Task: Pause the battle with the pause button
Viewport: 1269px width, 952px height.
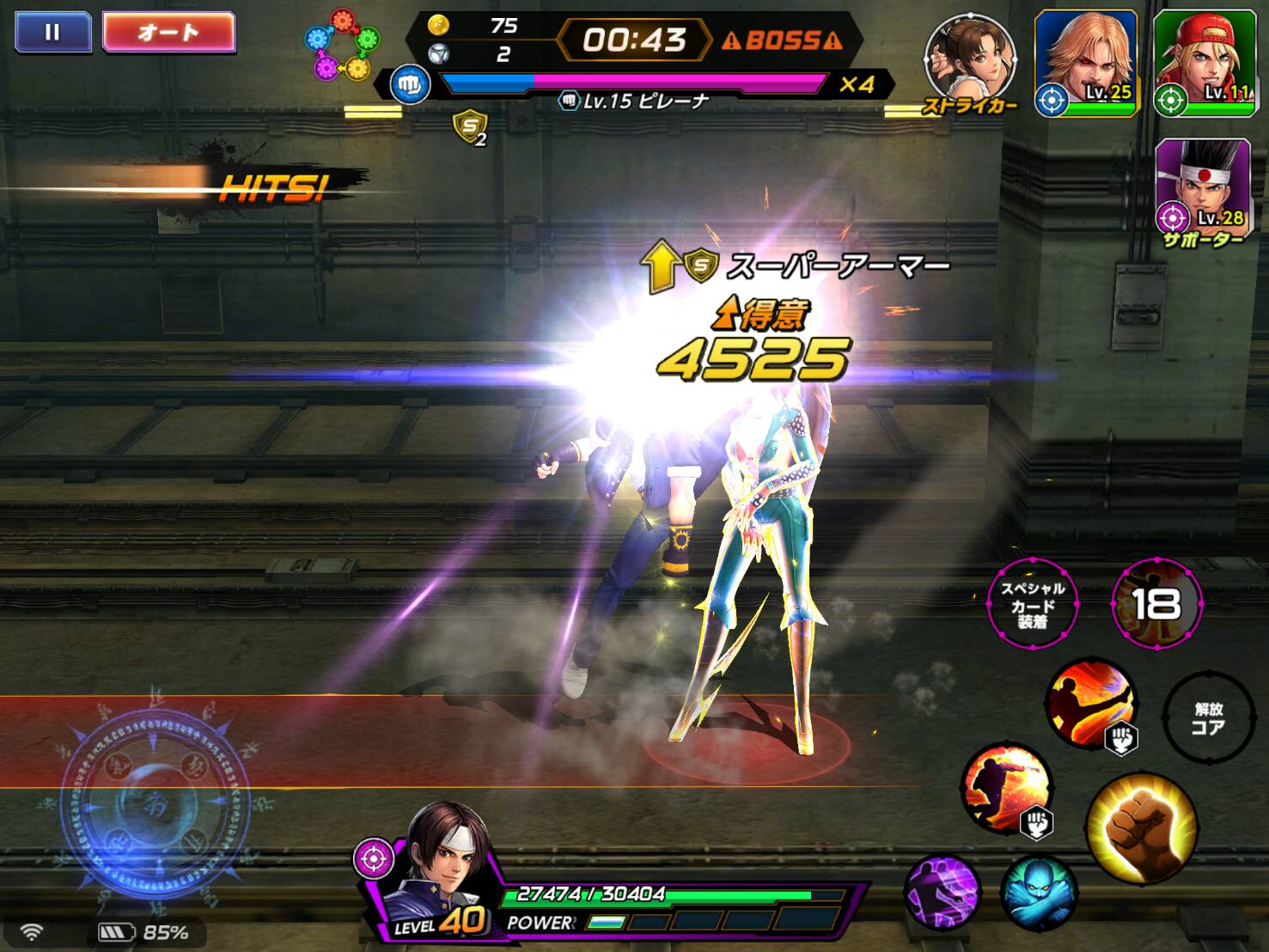Action: pyautogui.click(x=52, y=33)
